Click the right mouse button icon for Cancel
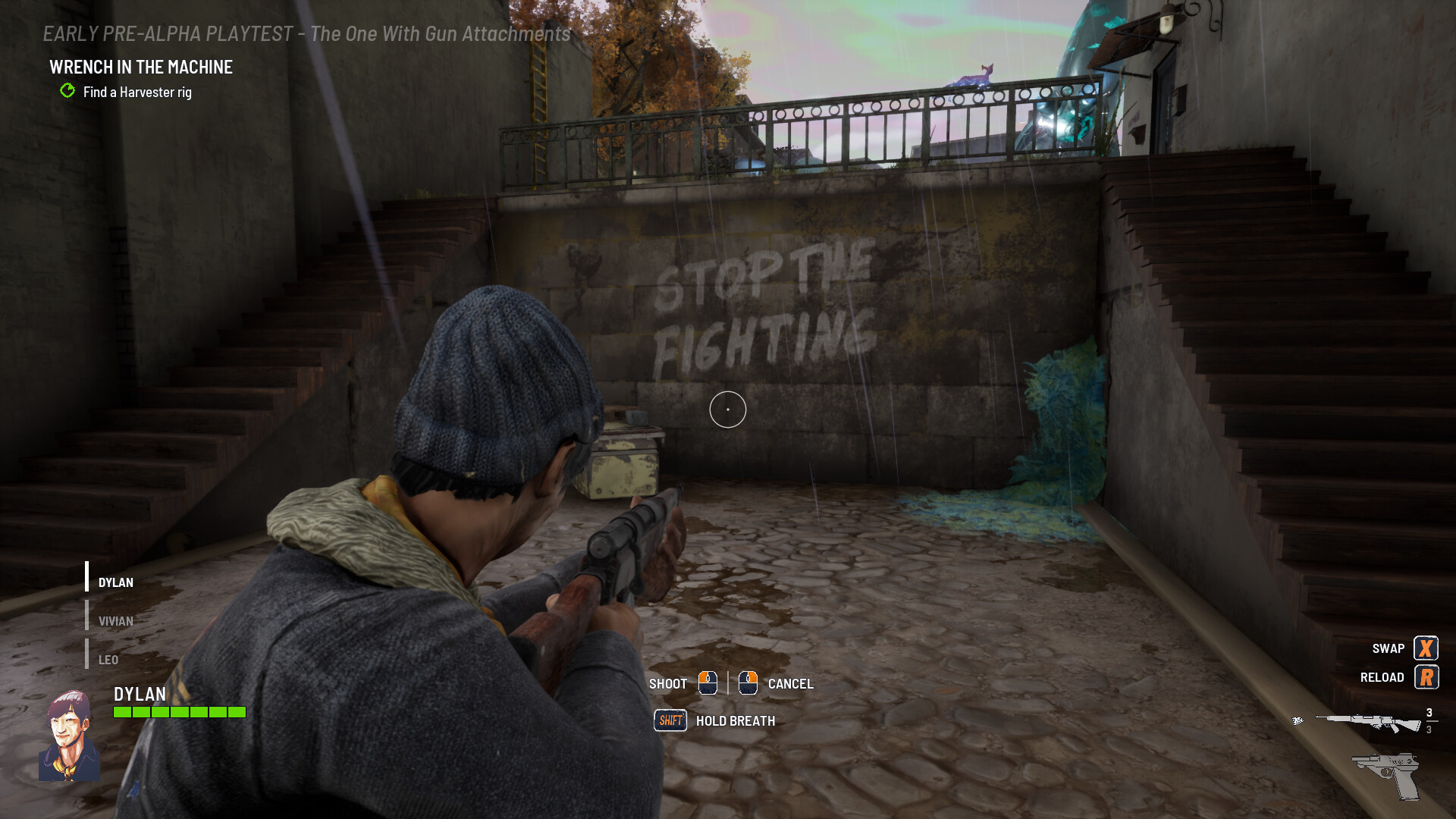 point(748,683)
